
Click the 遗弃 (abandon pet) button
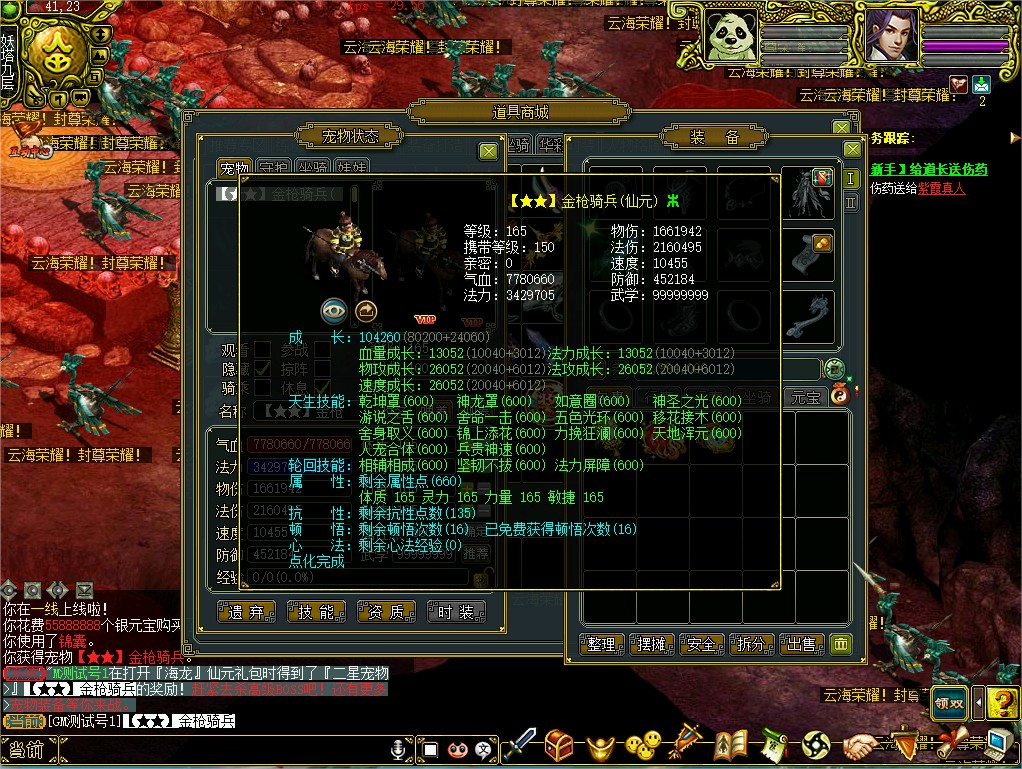click(x=246, y=612)
